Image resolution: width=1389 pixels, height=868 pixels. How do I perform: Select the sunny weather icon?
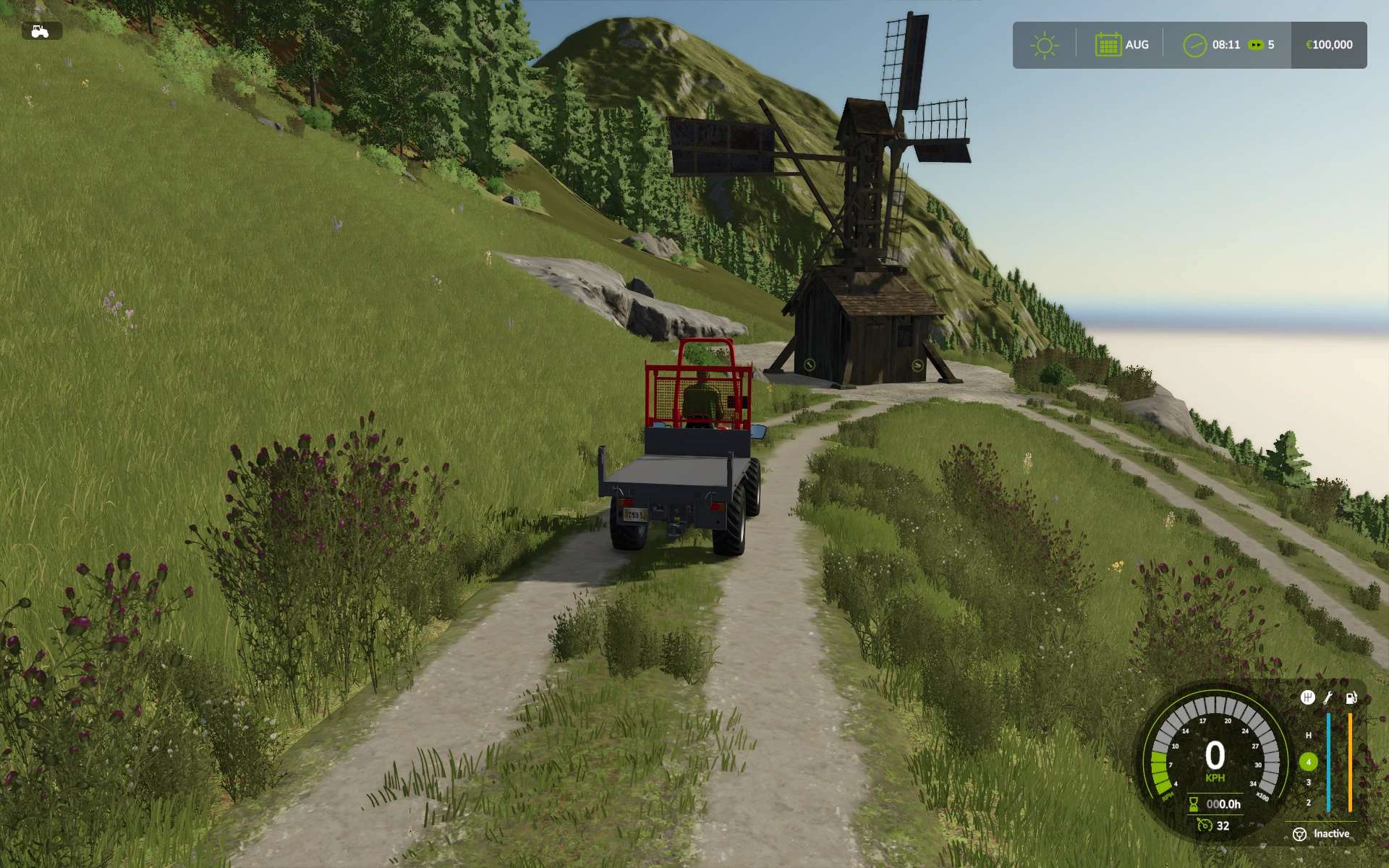click(x=1044, y=46)
